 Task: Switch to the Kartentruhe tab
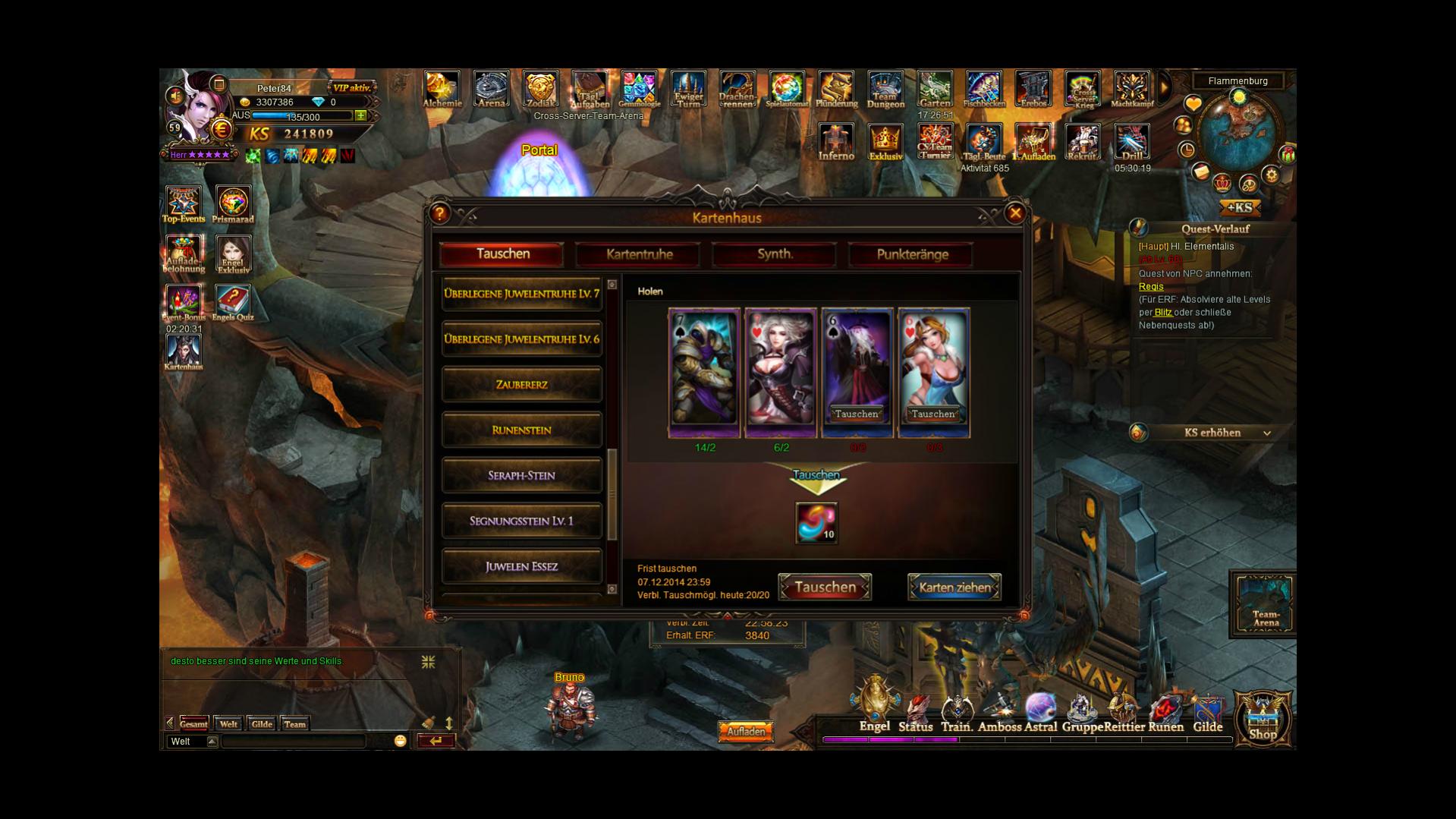point(639,254)
